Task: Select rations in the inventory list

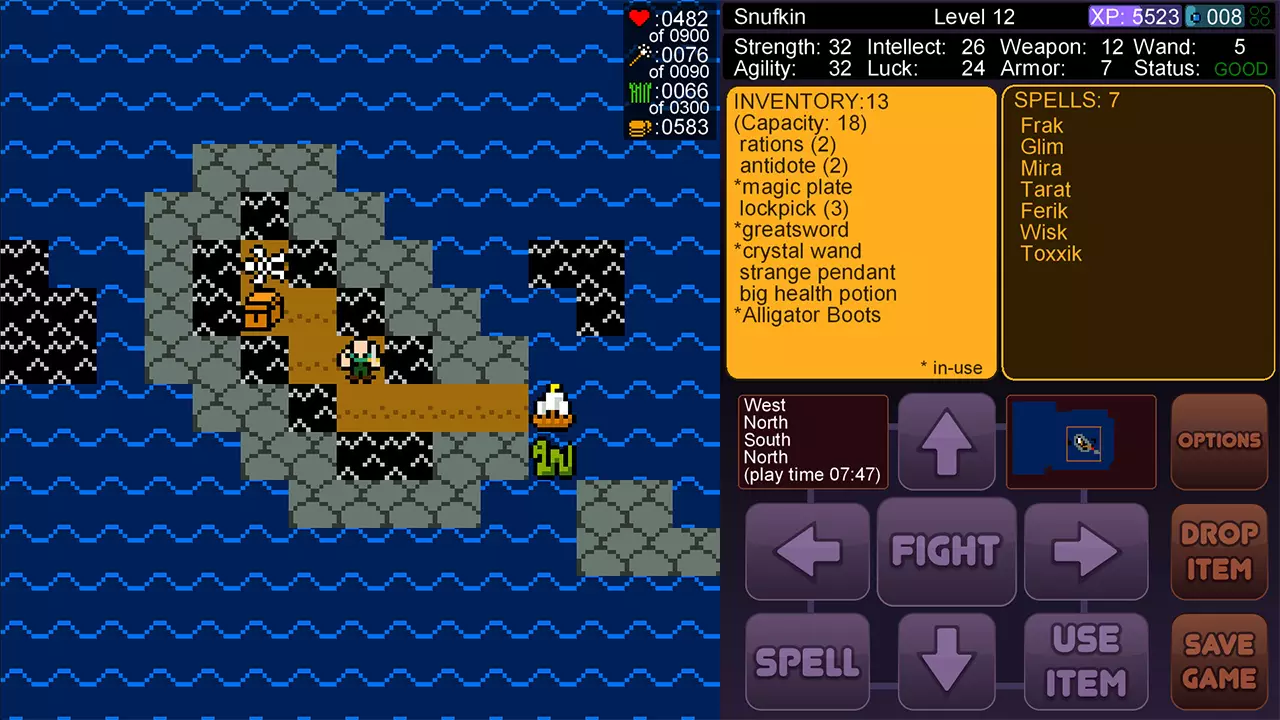Action: 787,145
